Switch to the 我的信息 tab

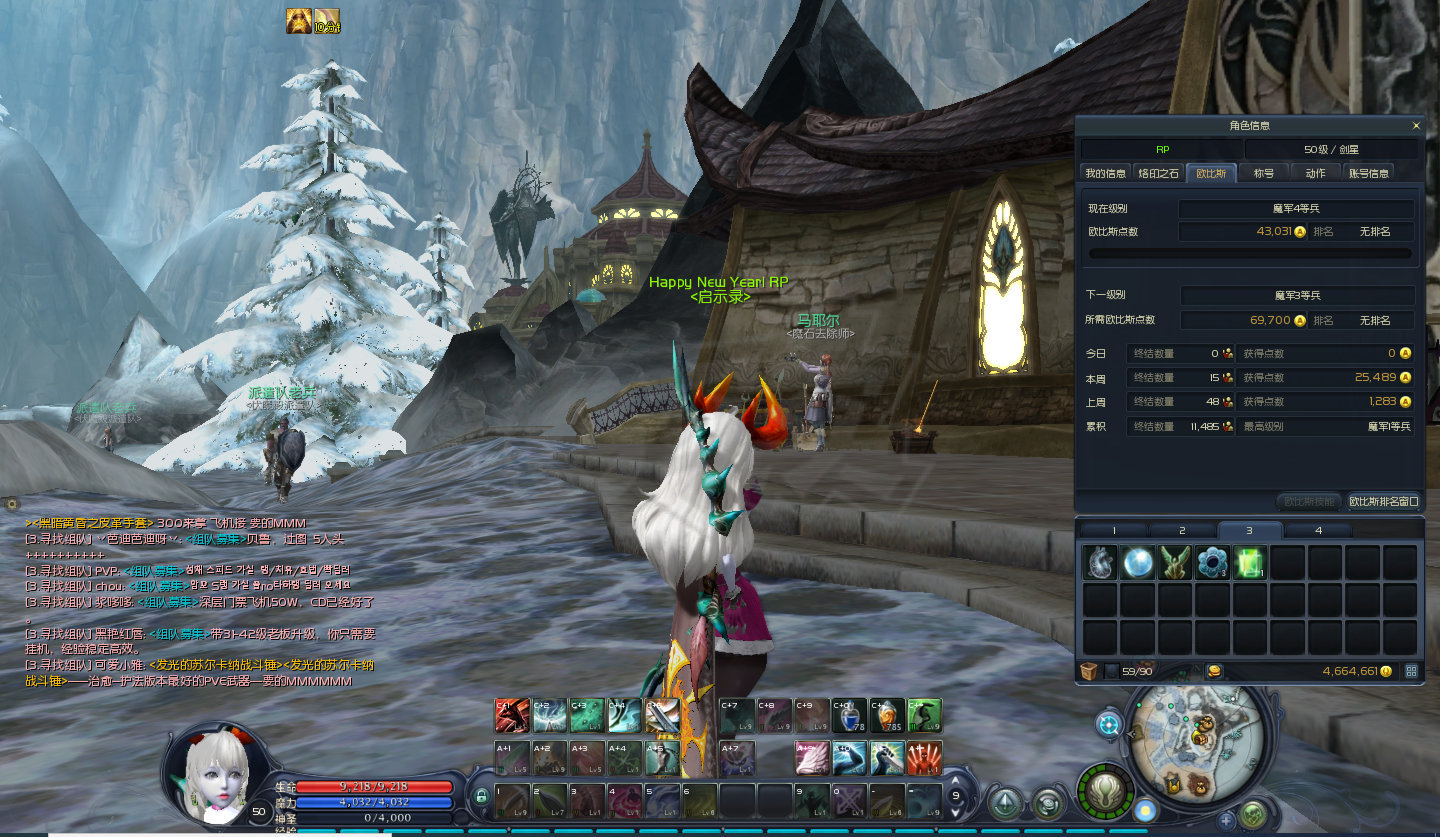(1106, 173)
